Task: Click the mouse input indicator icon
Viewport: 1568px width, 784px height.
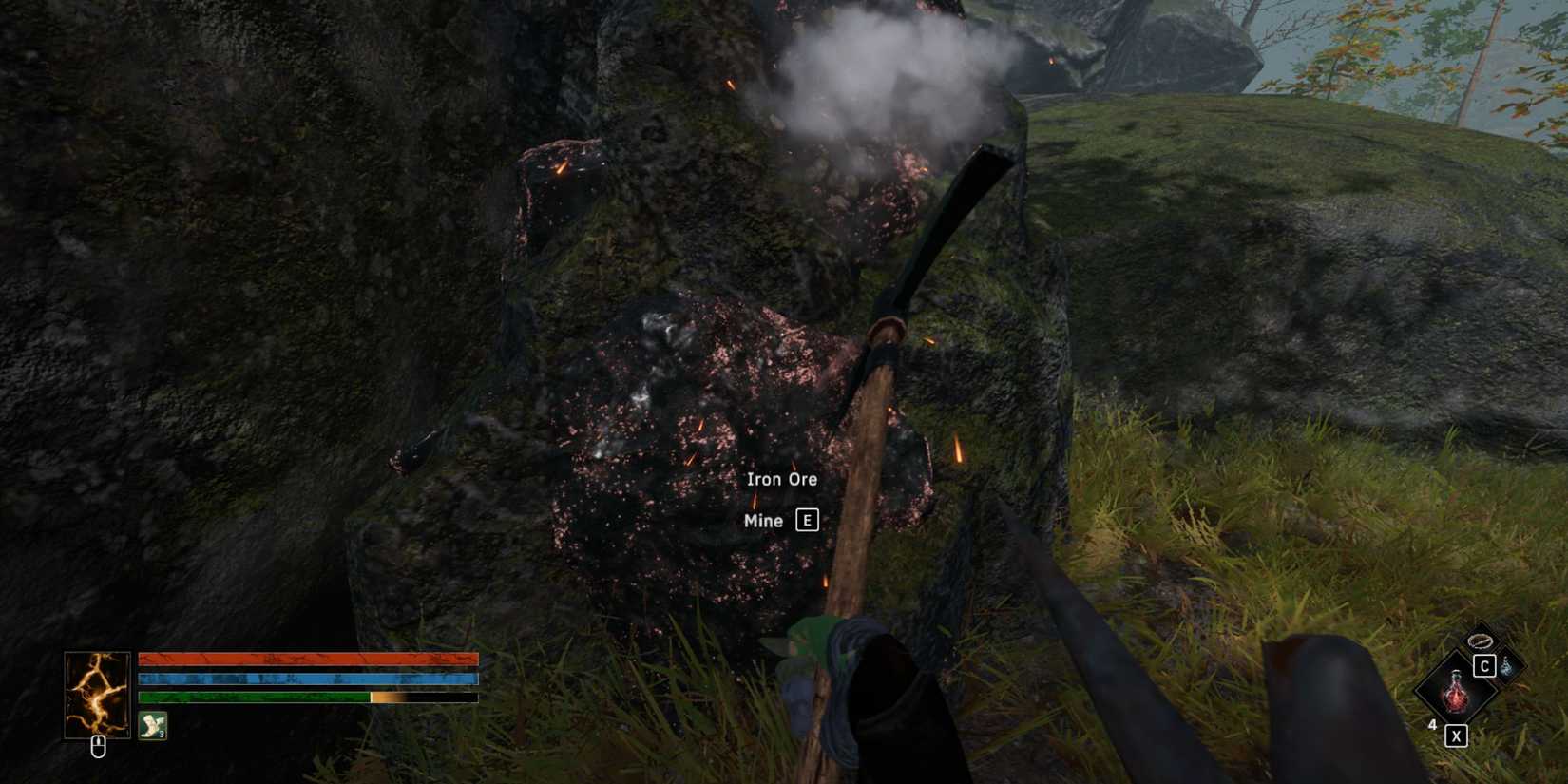Action: pos(99,746)
